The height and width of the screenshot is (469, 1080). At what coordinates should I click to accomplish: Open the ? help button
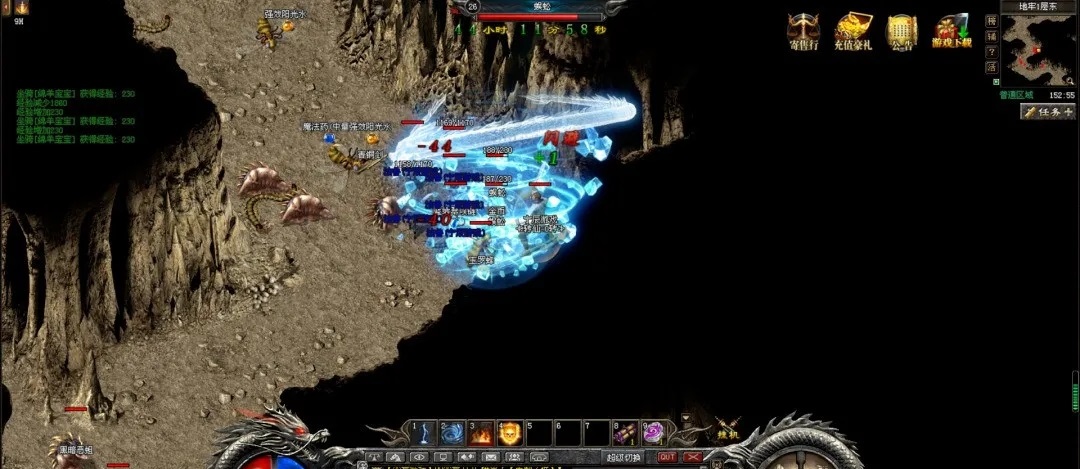tap(991, 51)
